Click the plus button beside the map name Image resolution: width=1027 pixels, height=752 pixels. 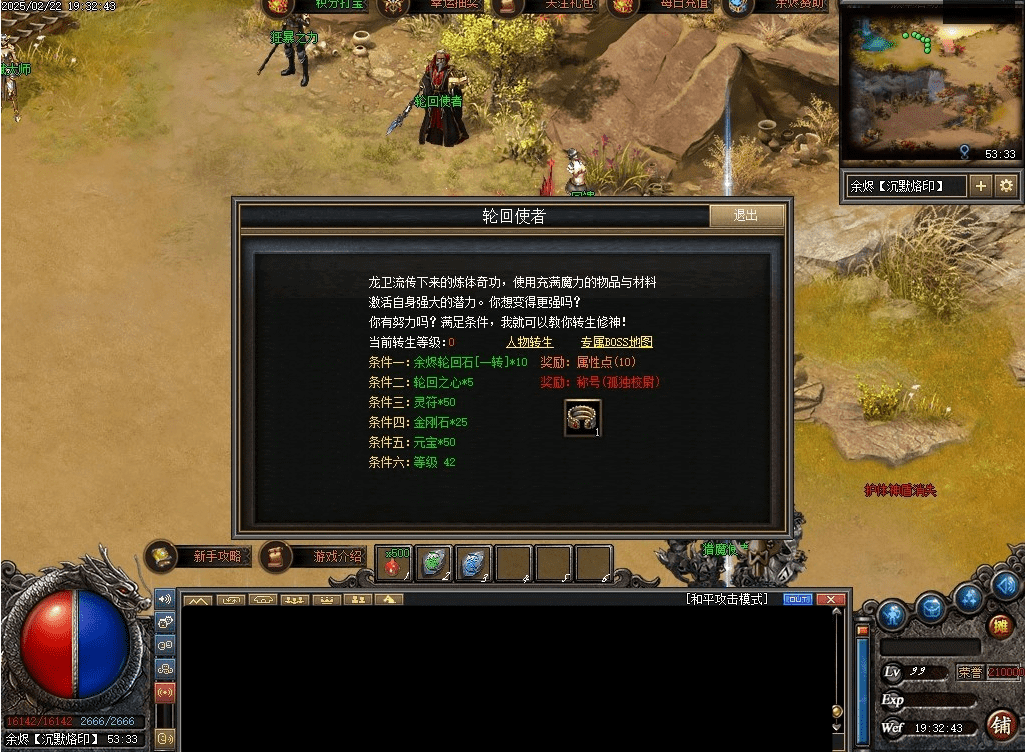click(x=981, y=186)
